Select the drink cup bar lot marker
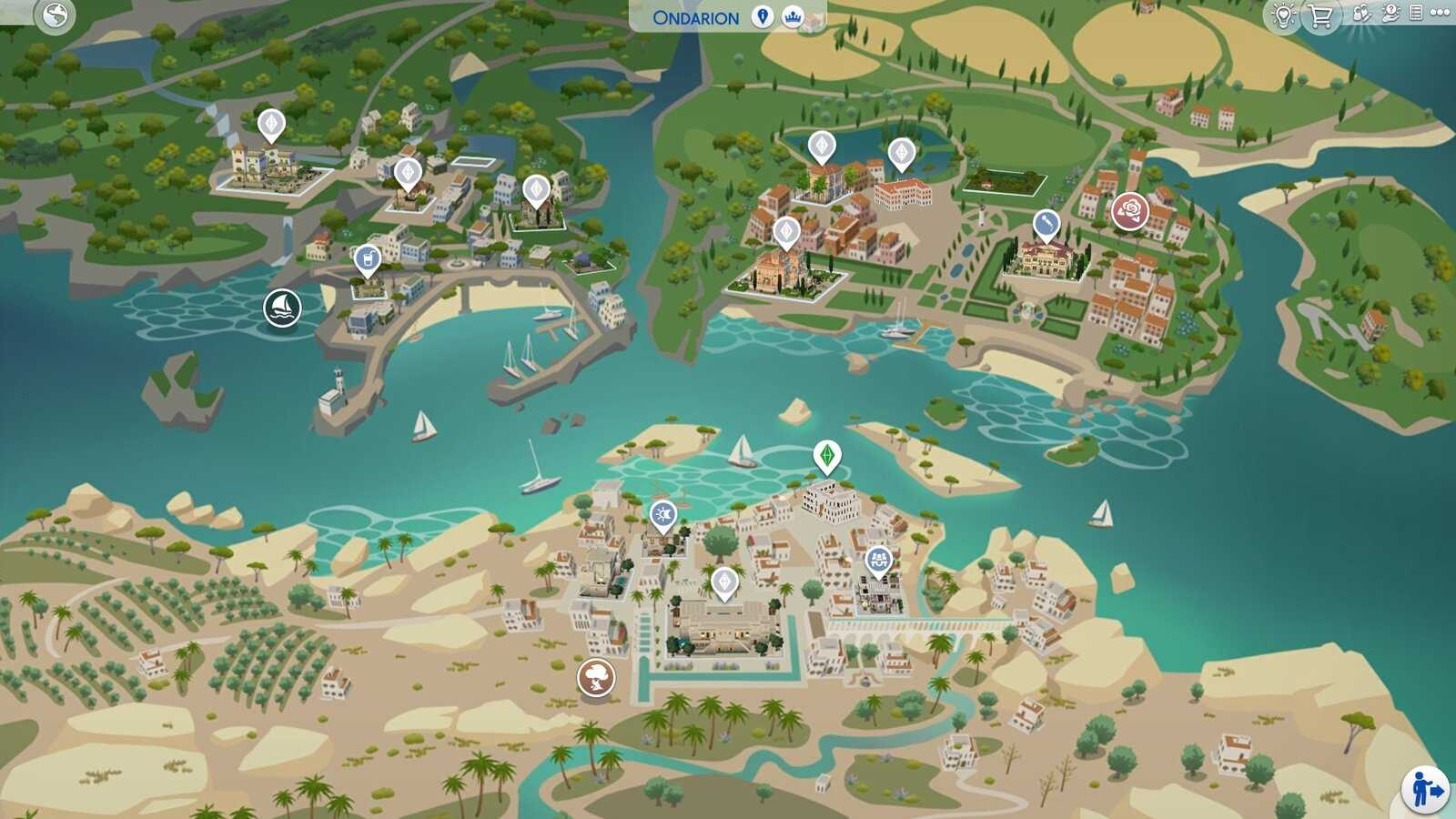The height and width of the screenshot is (819, 1456). pos(367,260)
